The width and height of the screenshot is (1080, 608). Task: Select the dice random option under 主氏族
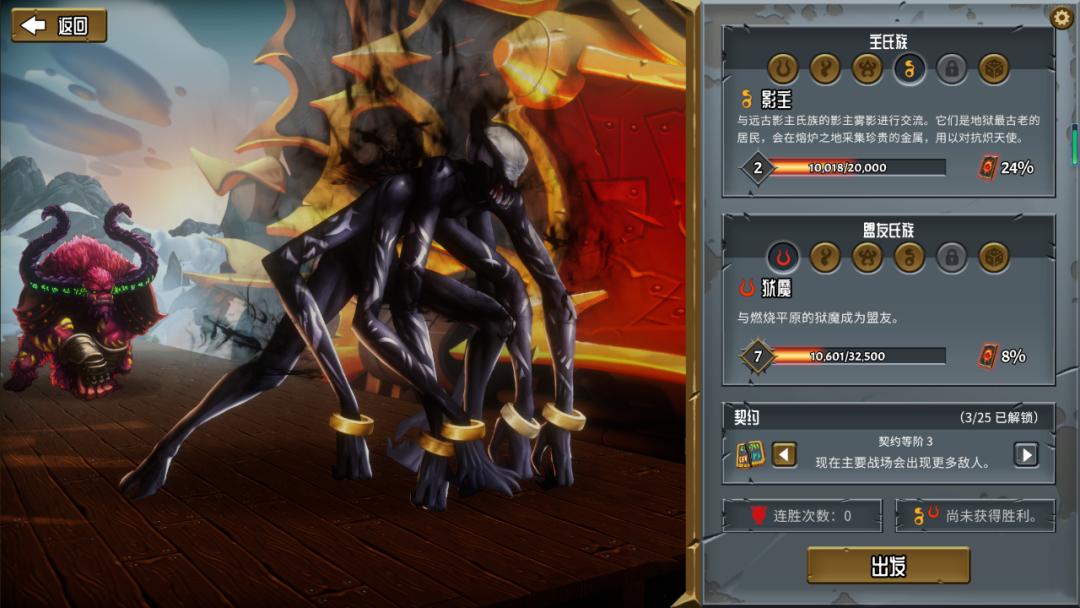[994, 69]
